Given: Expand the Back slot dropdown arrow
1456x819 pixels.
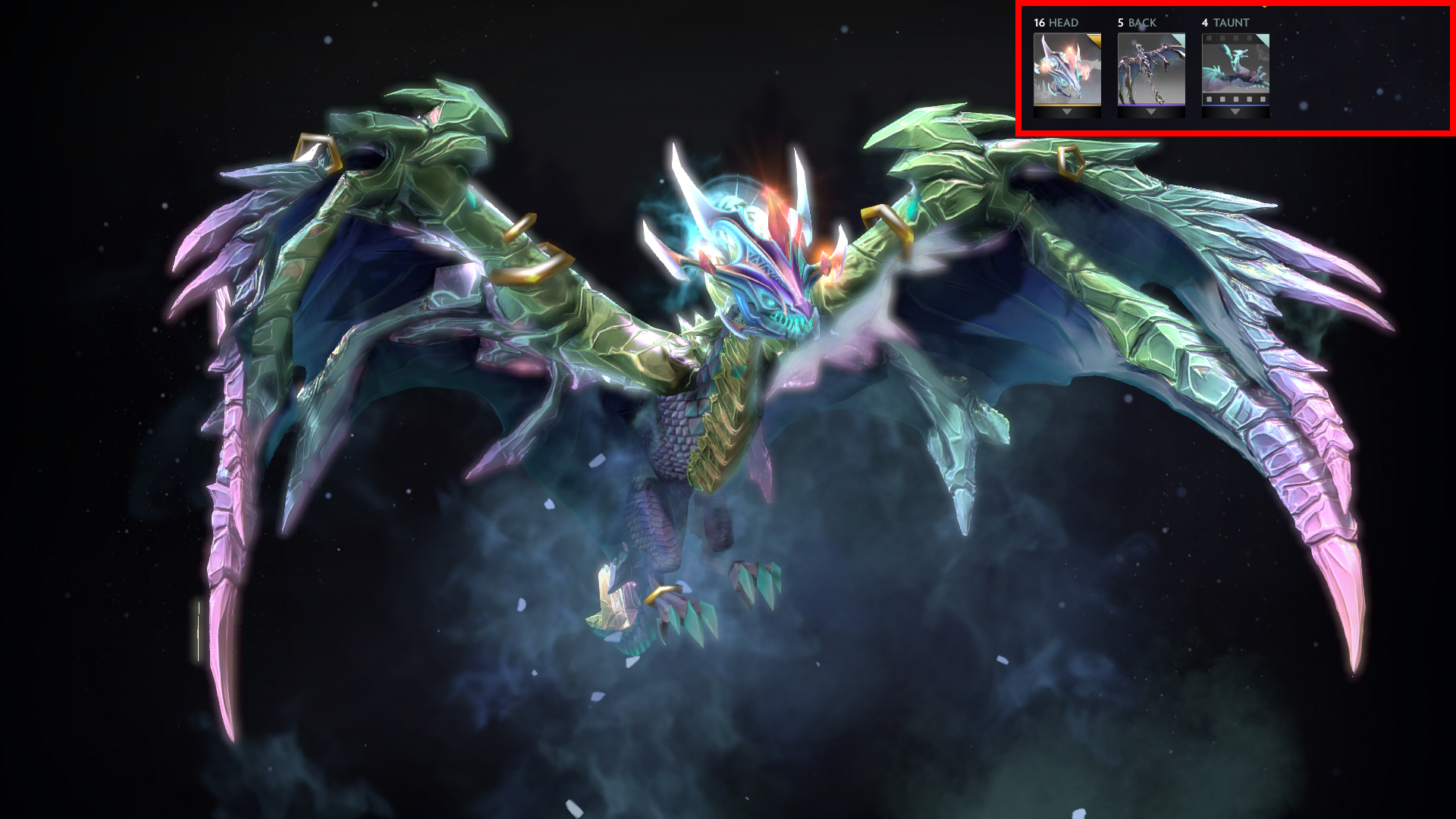Looking at the screenshot, I should coord(1151,112).
